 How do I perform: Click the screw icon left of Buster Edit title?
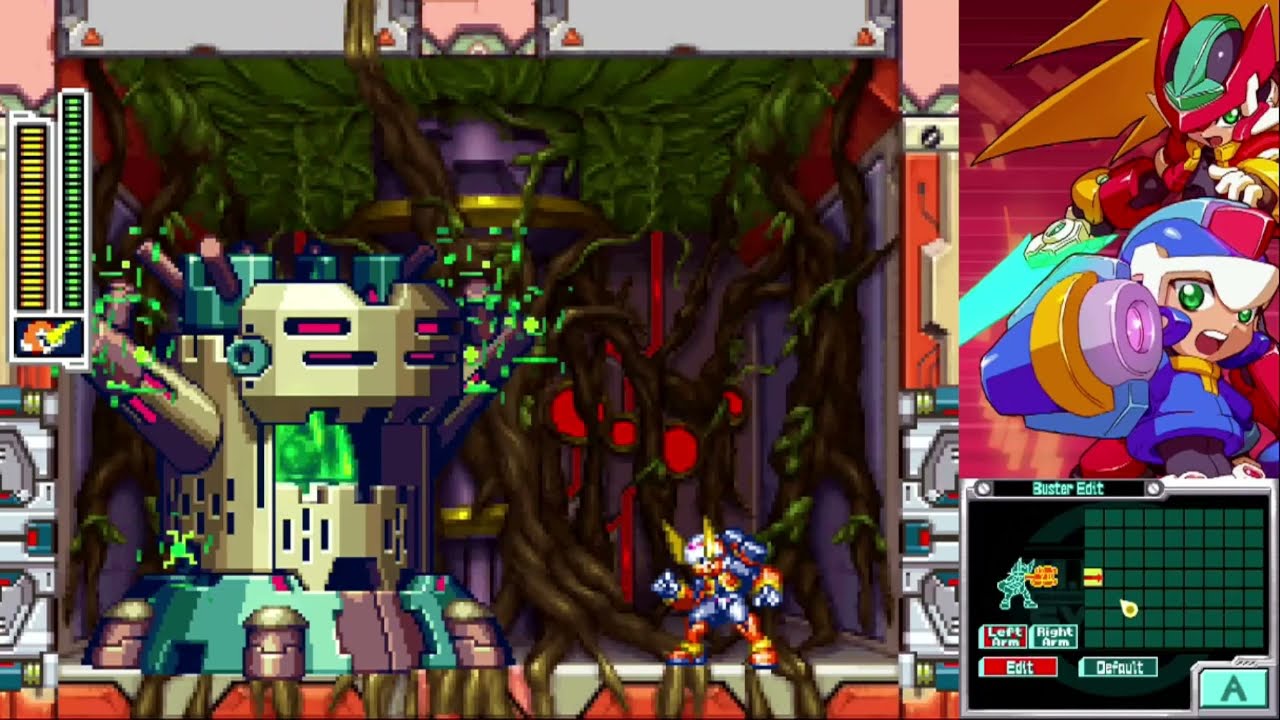click(x=984, y=489)
